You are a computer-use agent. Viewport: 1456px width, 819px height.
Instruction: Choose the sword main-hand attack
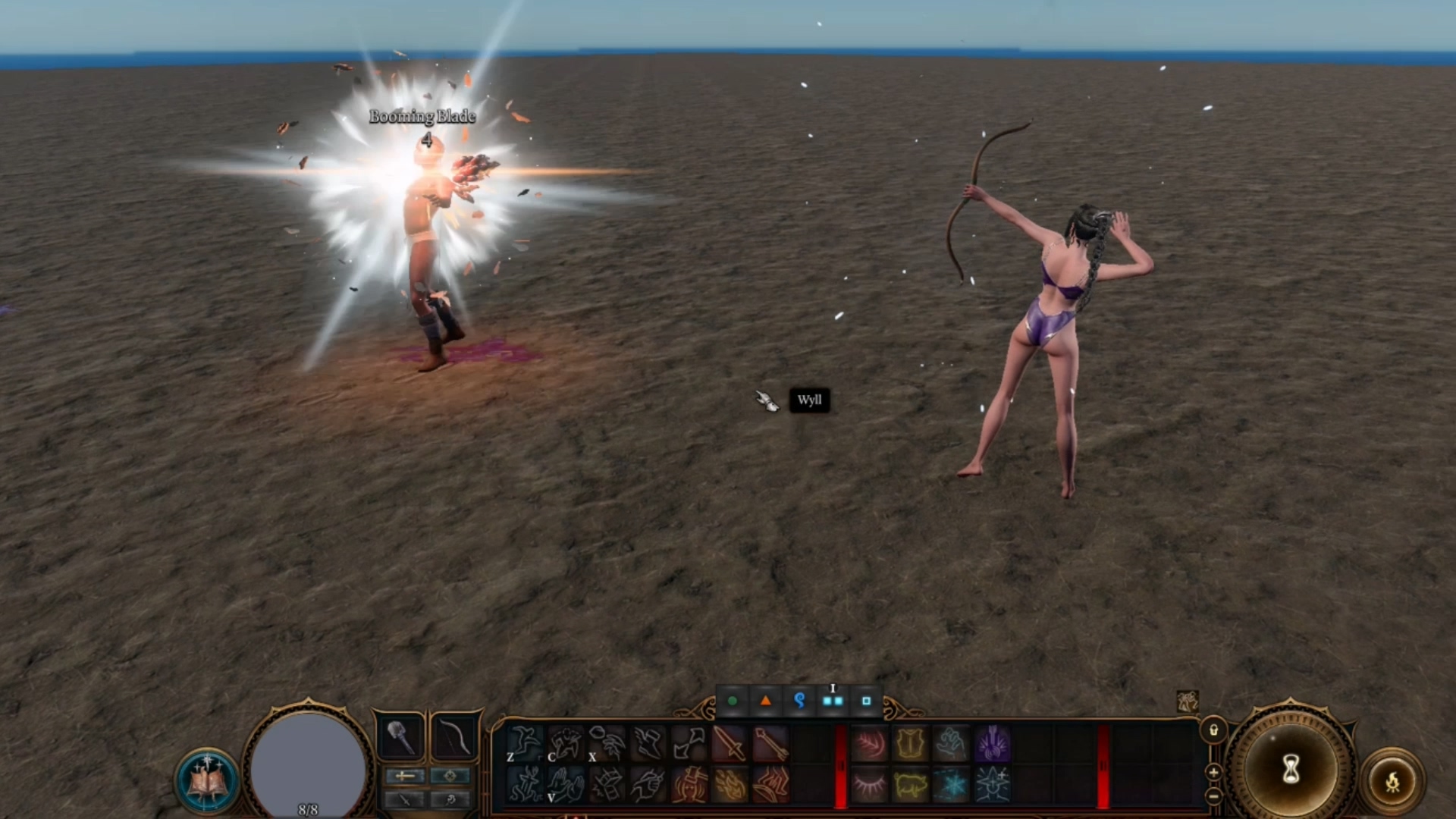click(x=729, y=742)
